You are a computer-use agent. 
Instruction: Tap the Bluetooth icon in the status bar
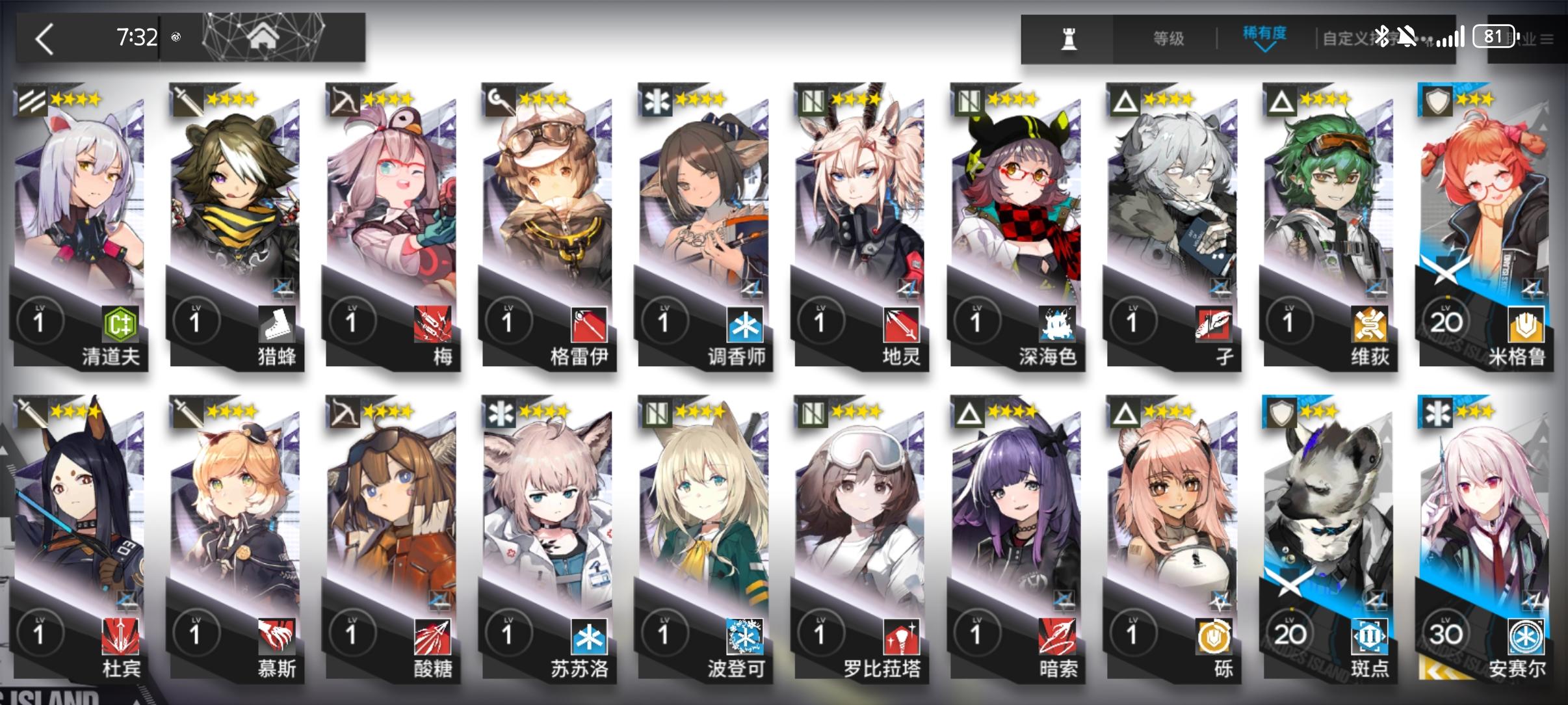pos(1381,38)
